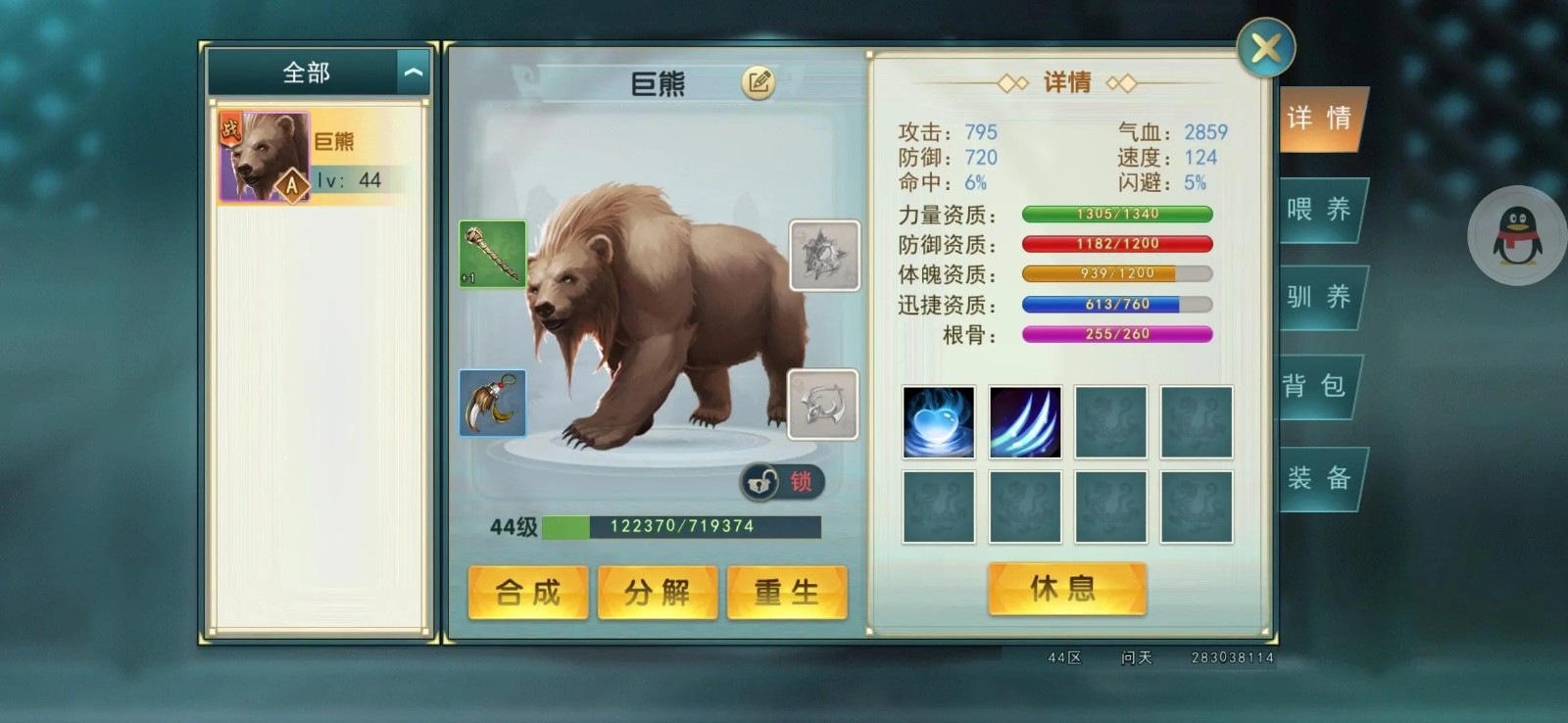Click the empty fishhook equipment slot
1568x723 pixels.
(x=821, y=406)
